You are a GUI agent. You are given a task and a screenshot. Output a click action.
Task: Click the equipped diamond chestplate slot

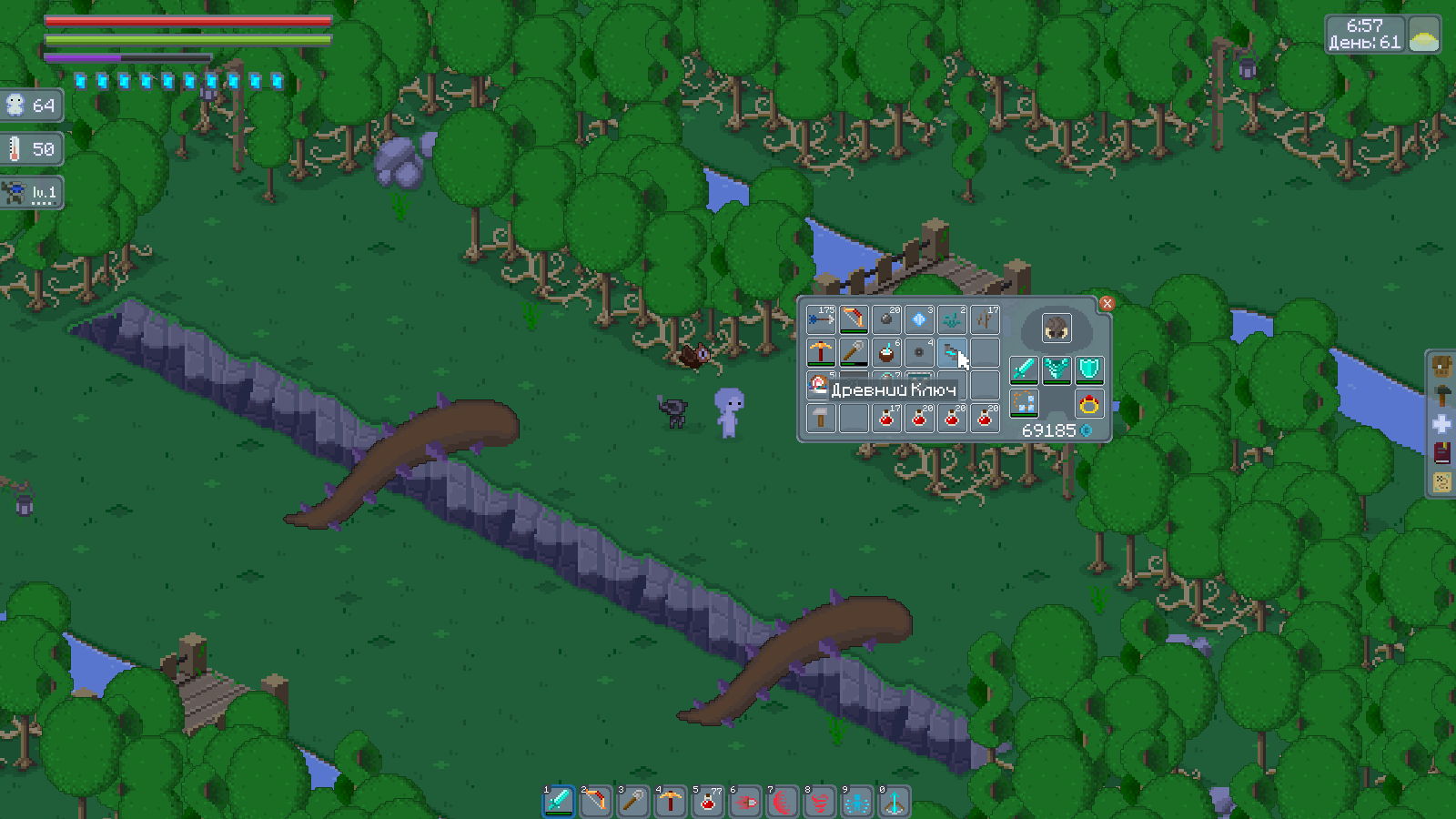[1056, 369]
